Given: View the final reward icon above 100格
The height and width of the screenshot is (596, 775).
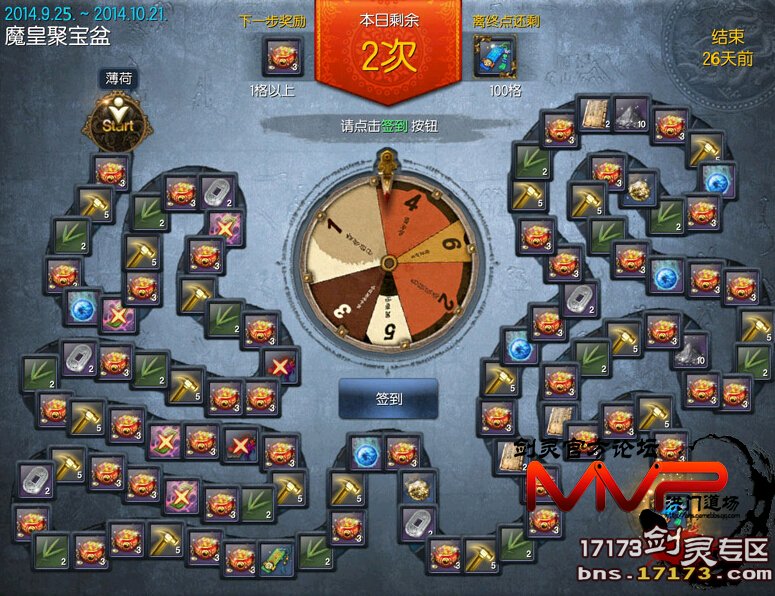Looking at the screenshot, I should [x=494, y=58].
